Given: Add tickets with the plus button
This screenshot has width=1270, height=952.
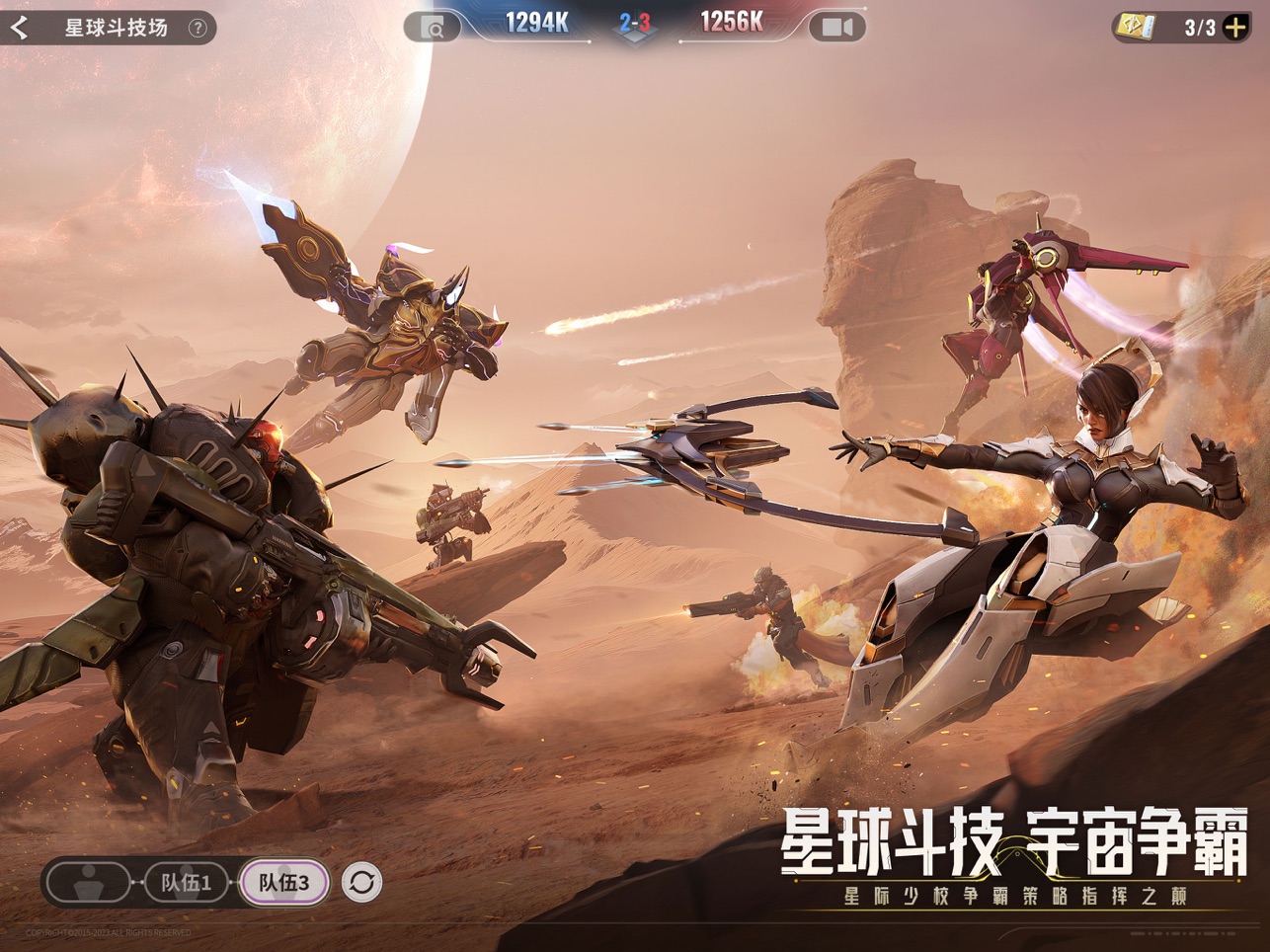Looking at the screenshot, I should 1235,28.
